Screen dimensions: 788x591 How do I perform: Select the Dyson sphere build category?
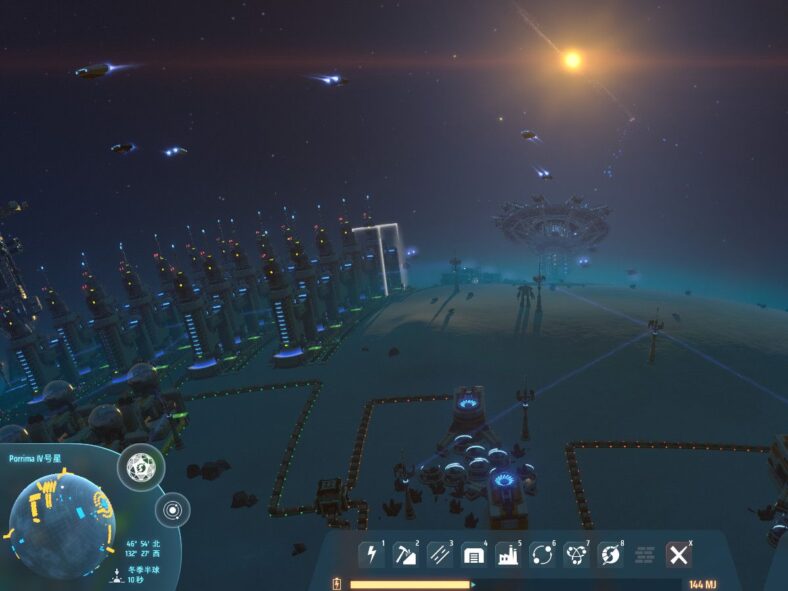click(x=610, y=554)
